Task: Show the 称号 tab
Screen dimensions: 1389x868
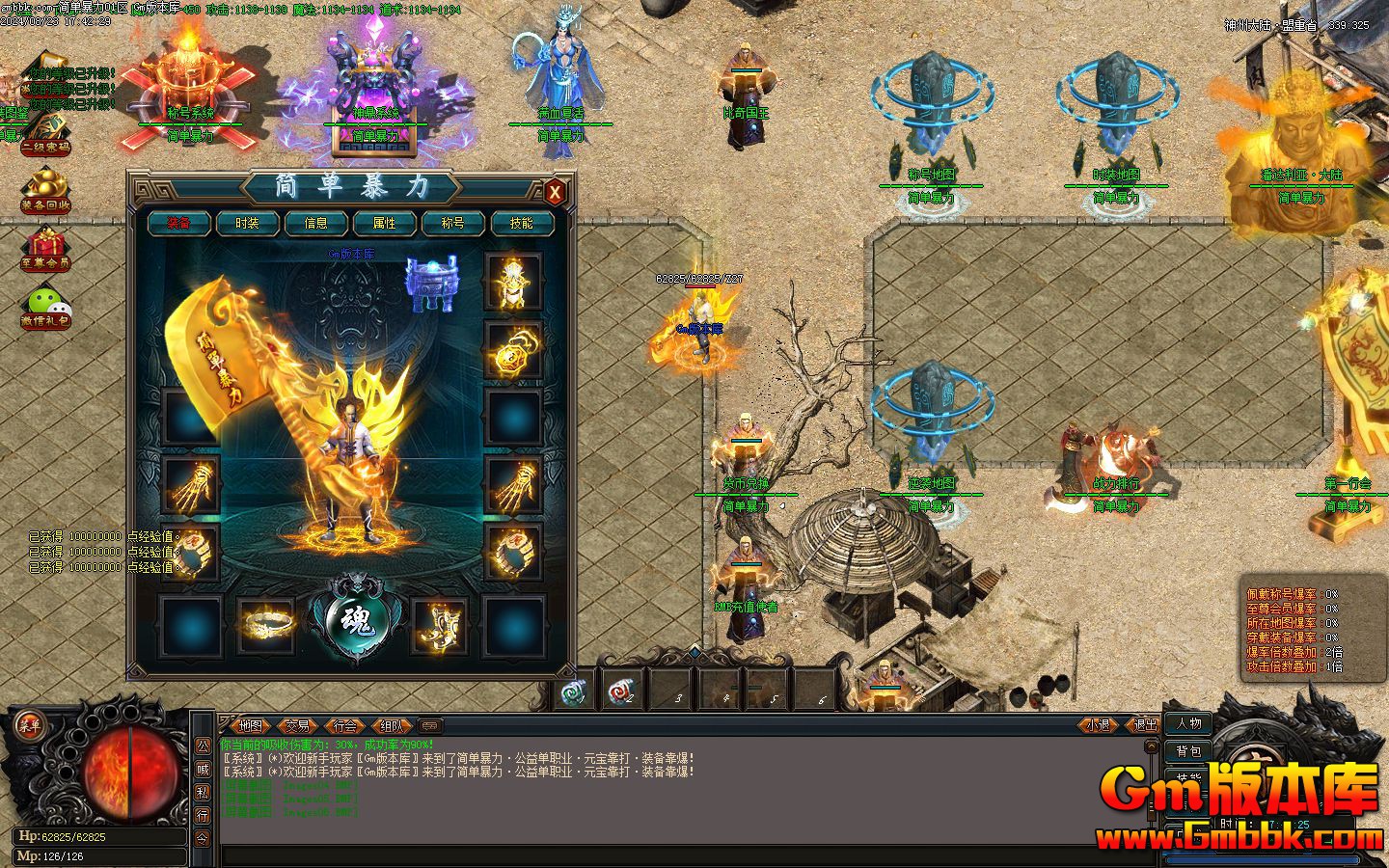Action: point(452,223)
